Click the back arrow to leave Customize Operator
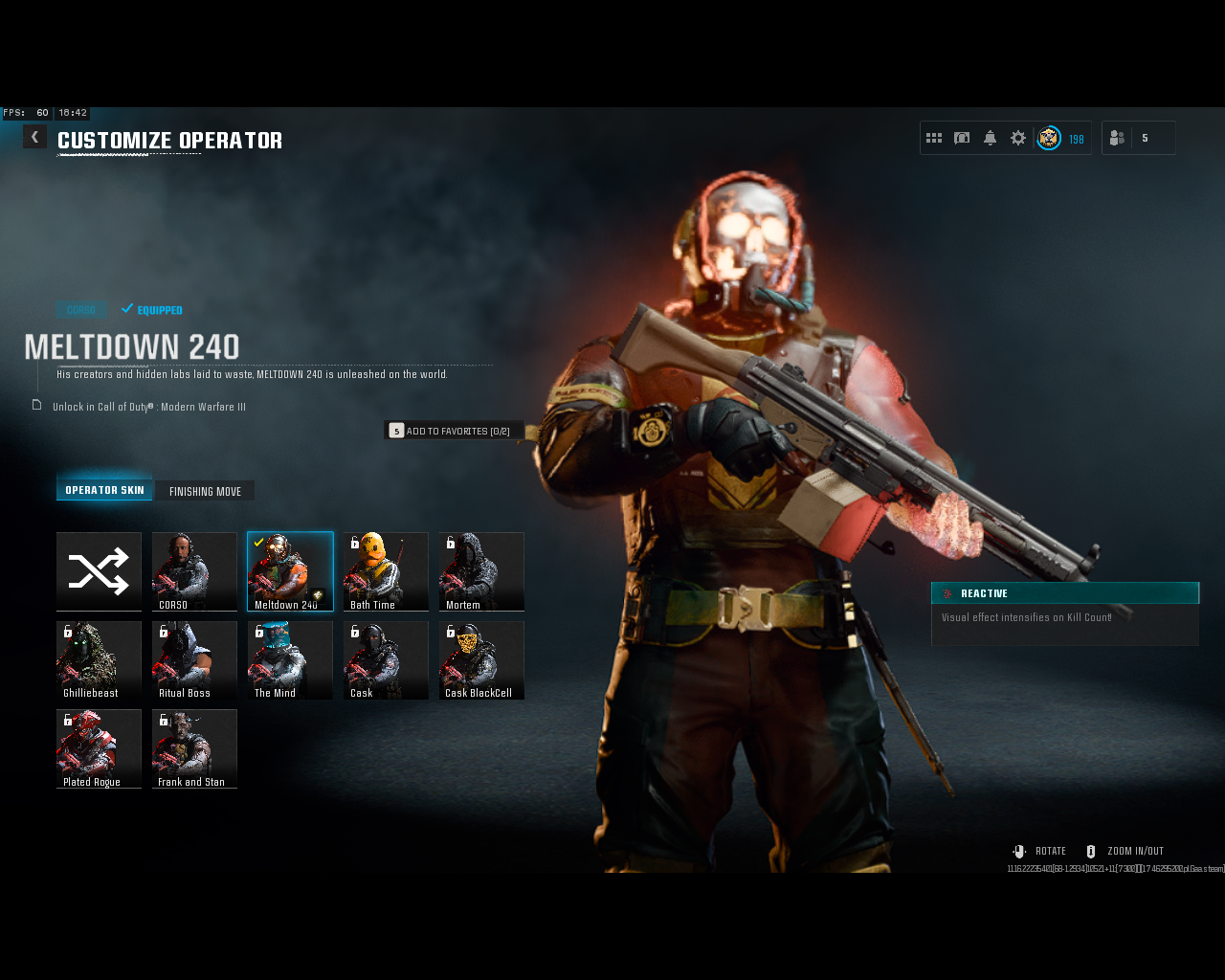 tap(34, 136)
